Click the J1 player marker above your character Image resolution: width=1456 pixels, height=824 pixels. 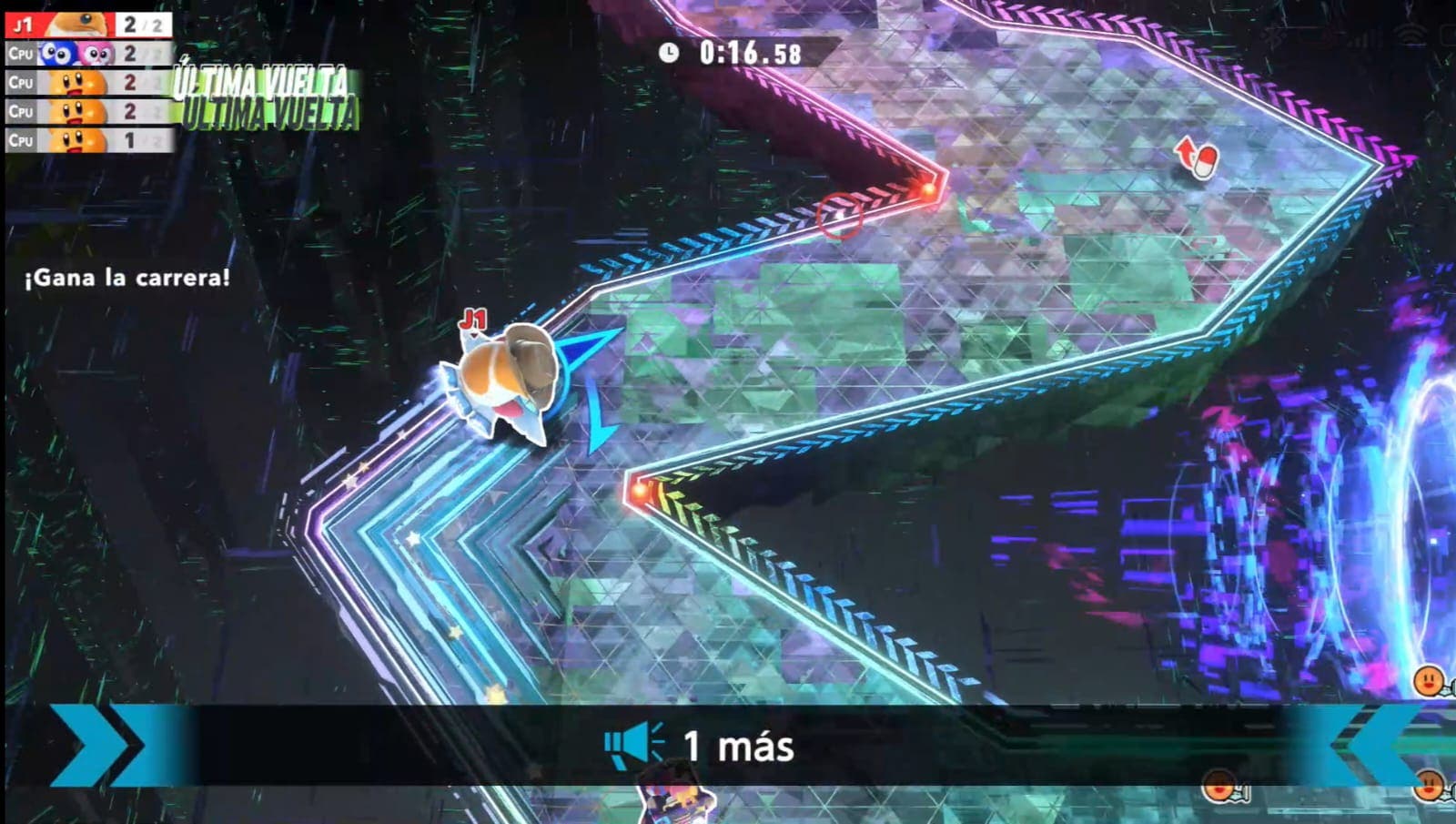click(474, 320)
